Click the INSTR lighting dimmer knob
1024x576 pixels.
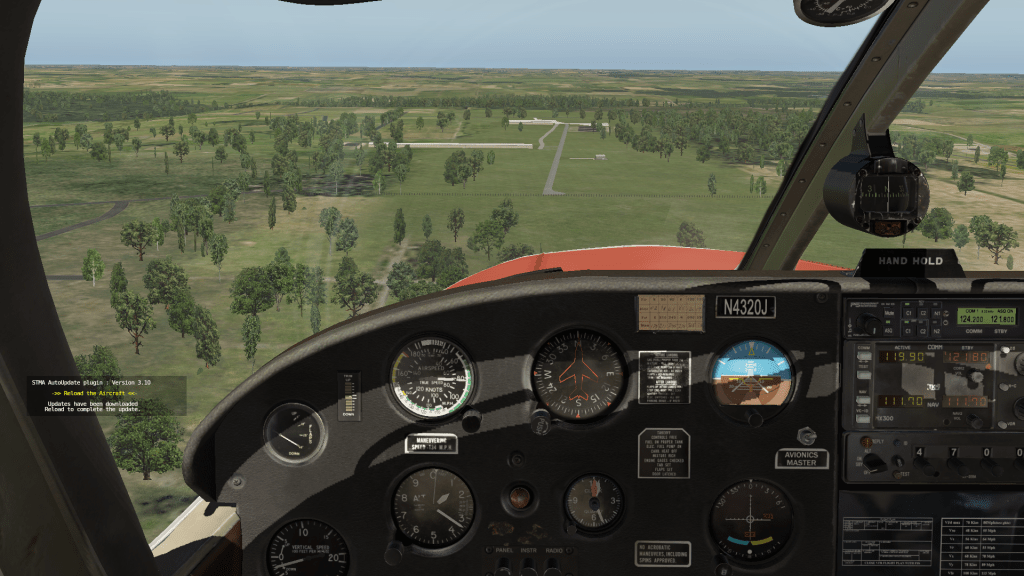click(x=528, y=566)
